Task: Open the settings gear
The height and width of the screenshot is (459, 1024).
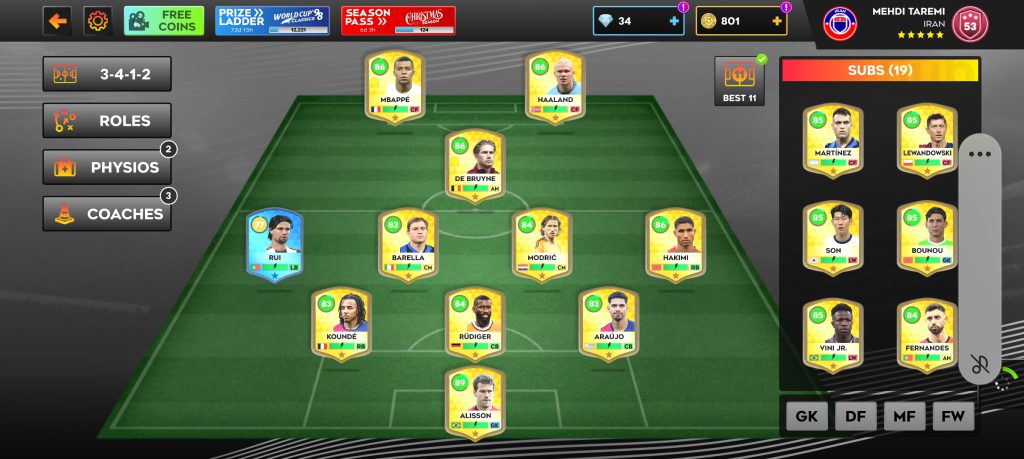Action: point(97,21)
